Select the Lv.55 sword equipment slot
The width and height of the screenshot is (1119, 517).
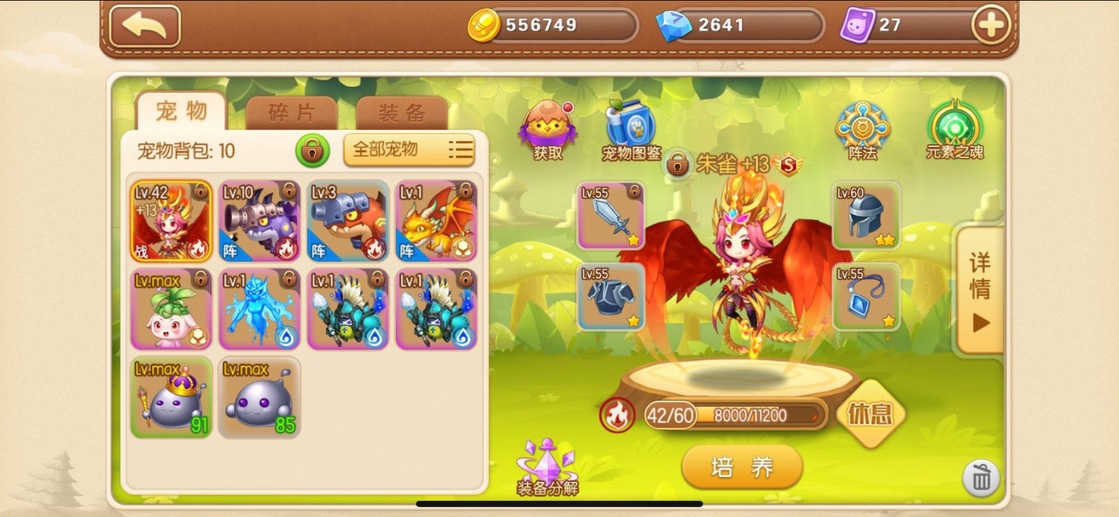coord(611,214)
